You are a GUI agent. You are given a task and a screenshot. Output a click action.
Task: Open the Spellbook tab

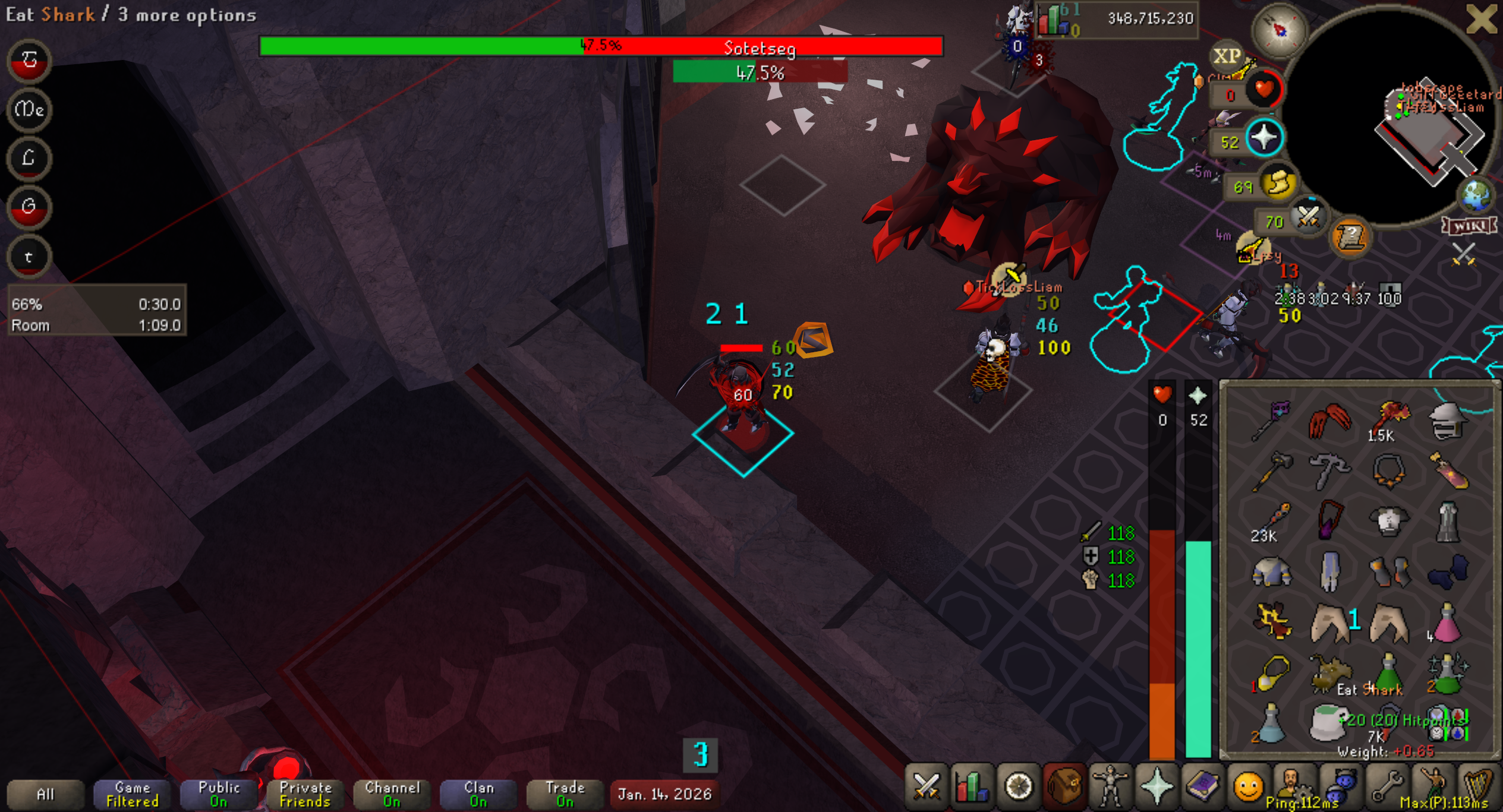click(x=1202, y=787)
